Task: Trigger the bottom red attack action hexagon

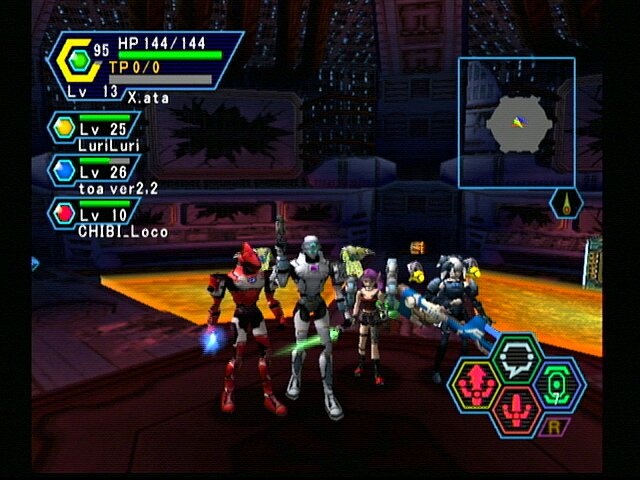Action: [515, 410]
